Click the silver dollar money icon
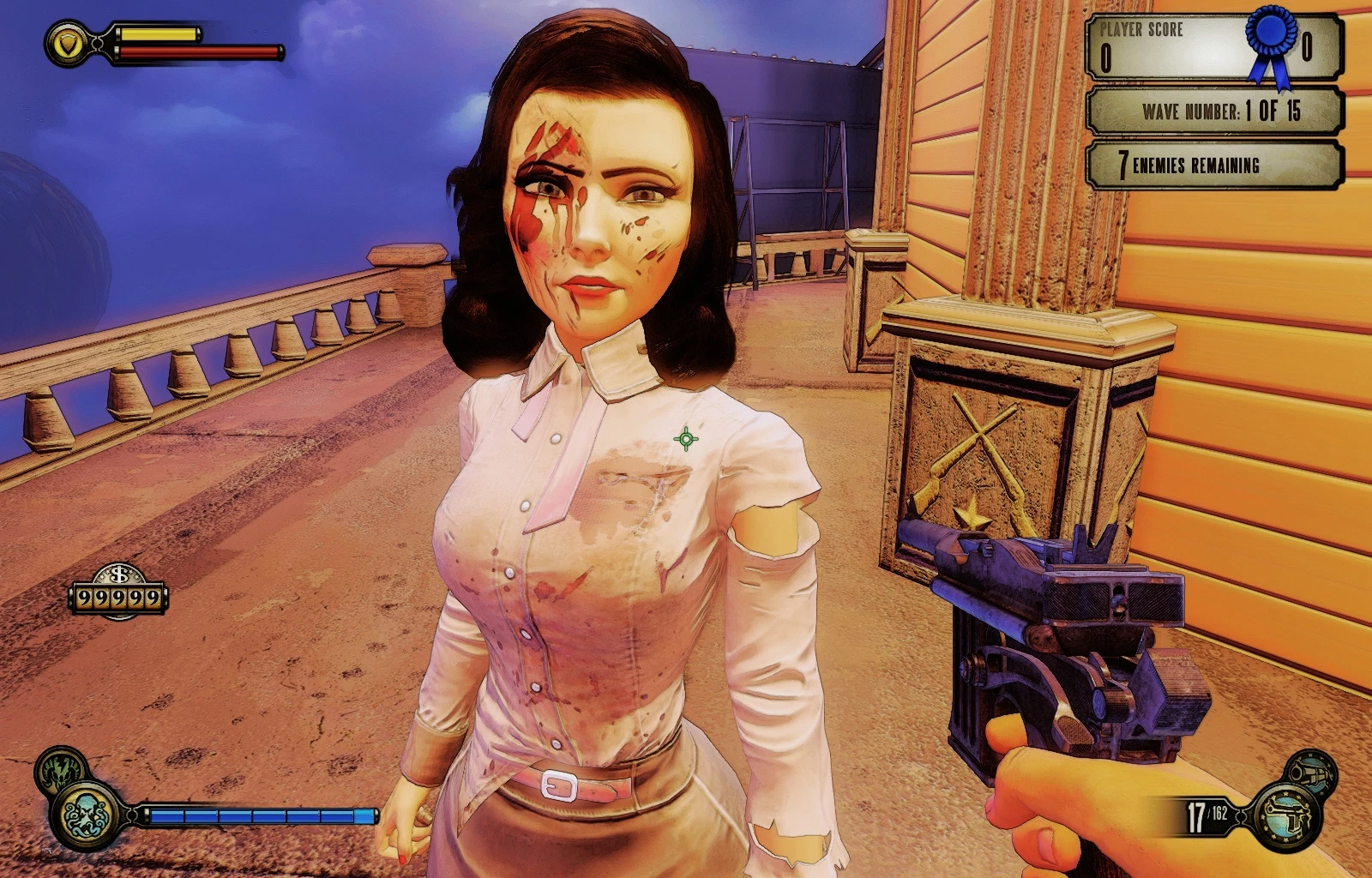1372x878 pixels. click(x=118, y=574)
